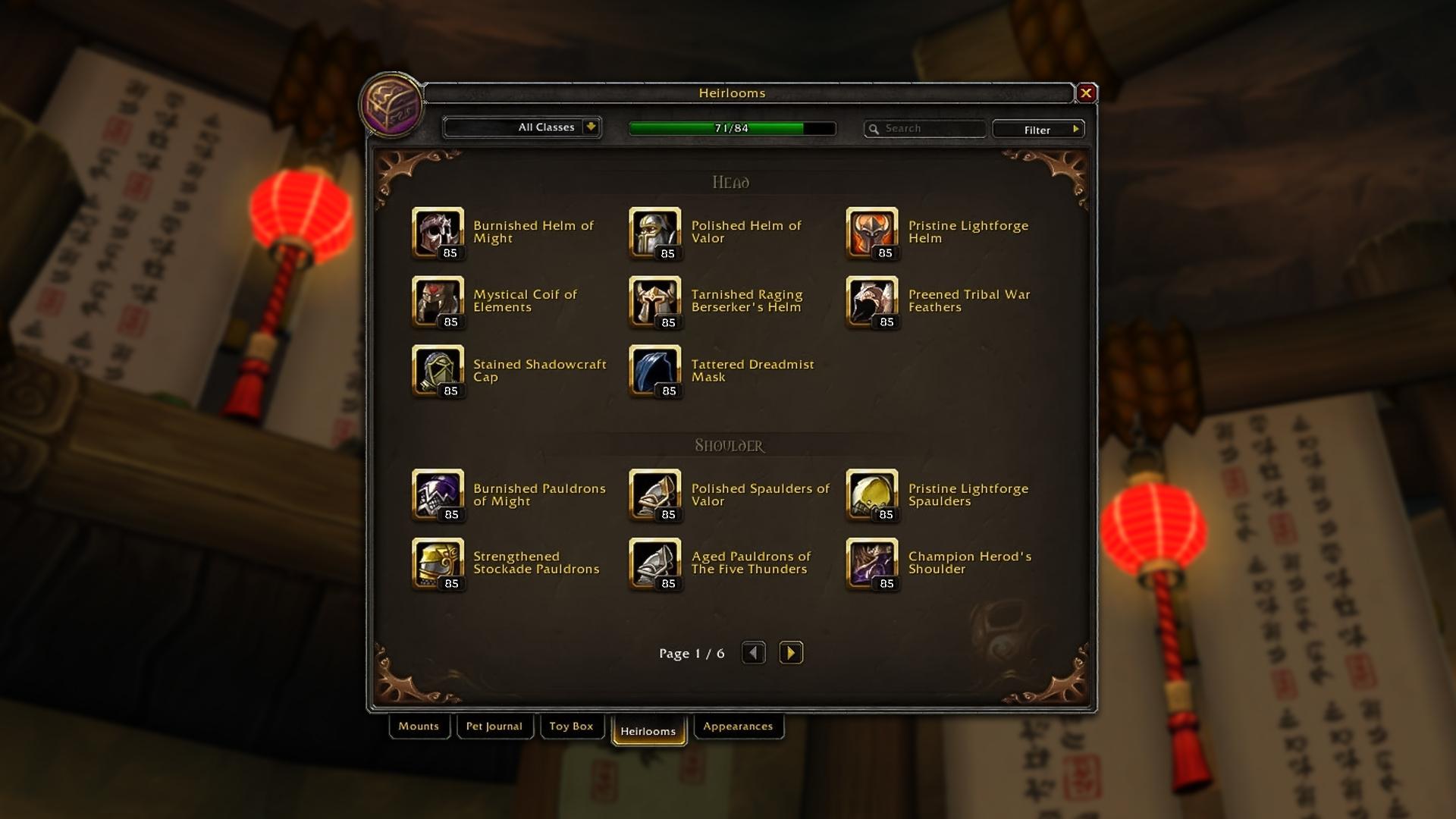Open the All Classes dropdown
This screenshot has height=819, width=1456.
[591, 127]
